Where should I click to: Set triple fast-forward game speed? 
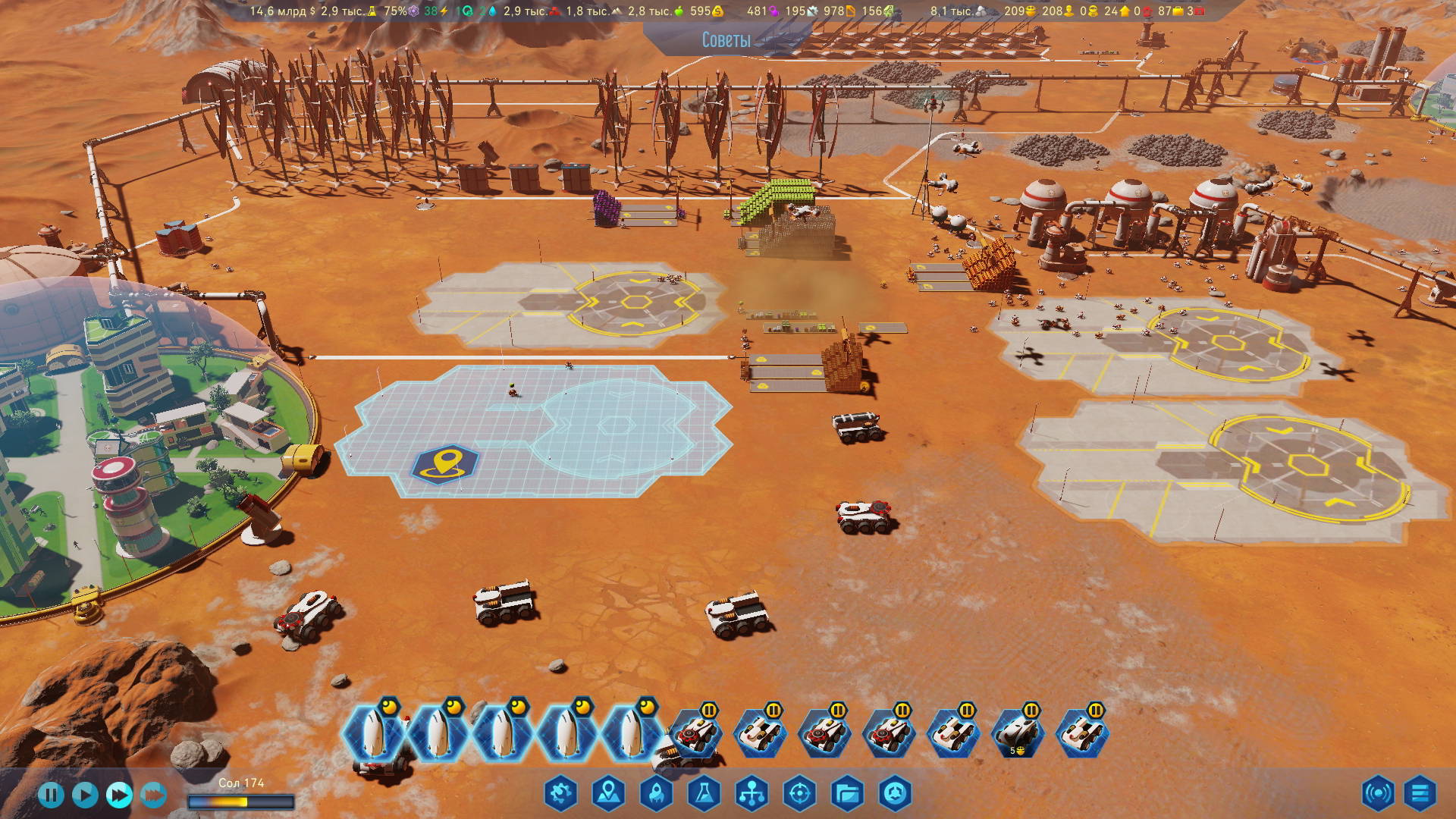(153, 795)
